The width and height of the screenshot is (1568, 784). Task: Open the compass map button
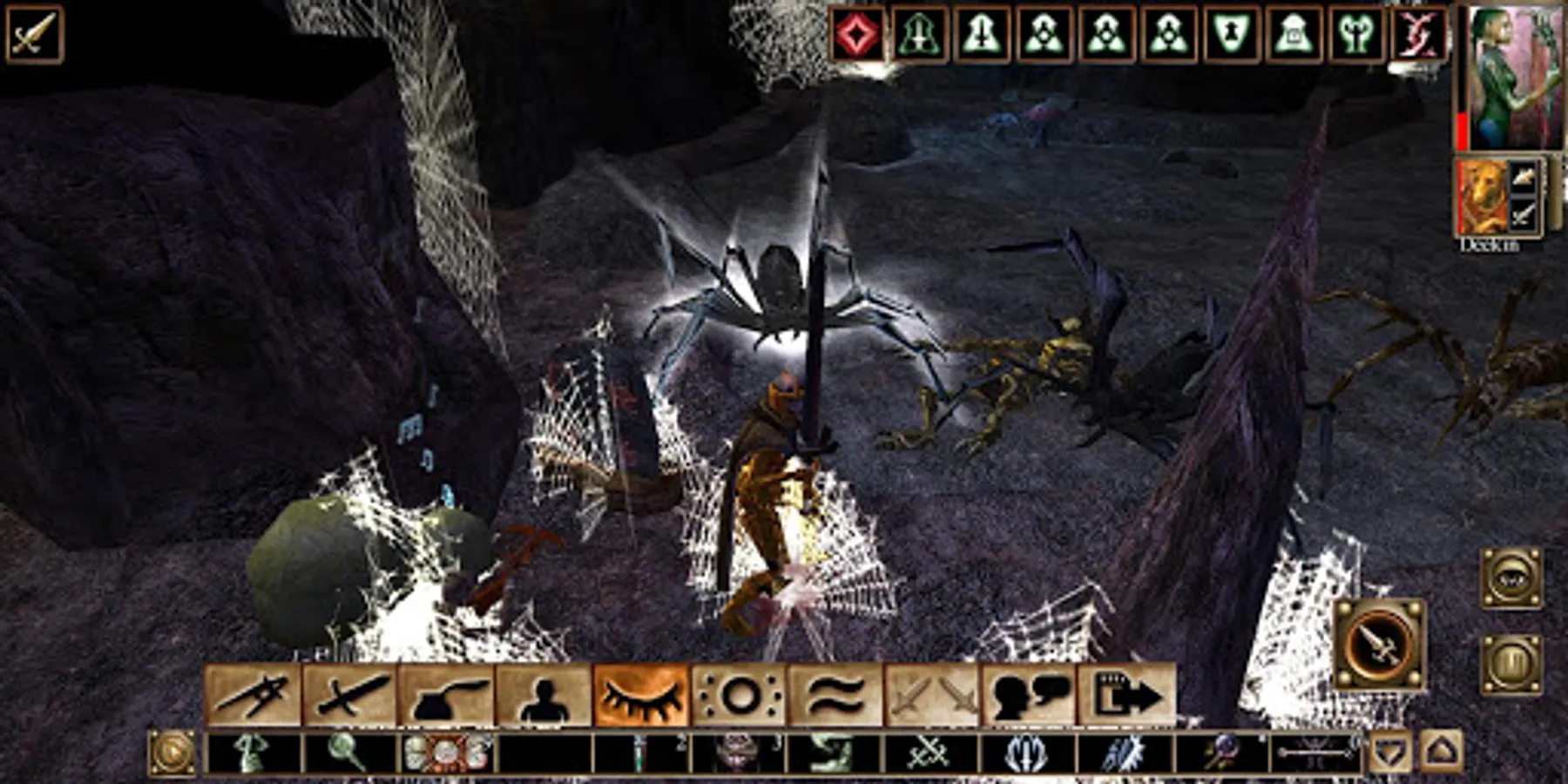click(x=253, y=695)
